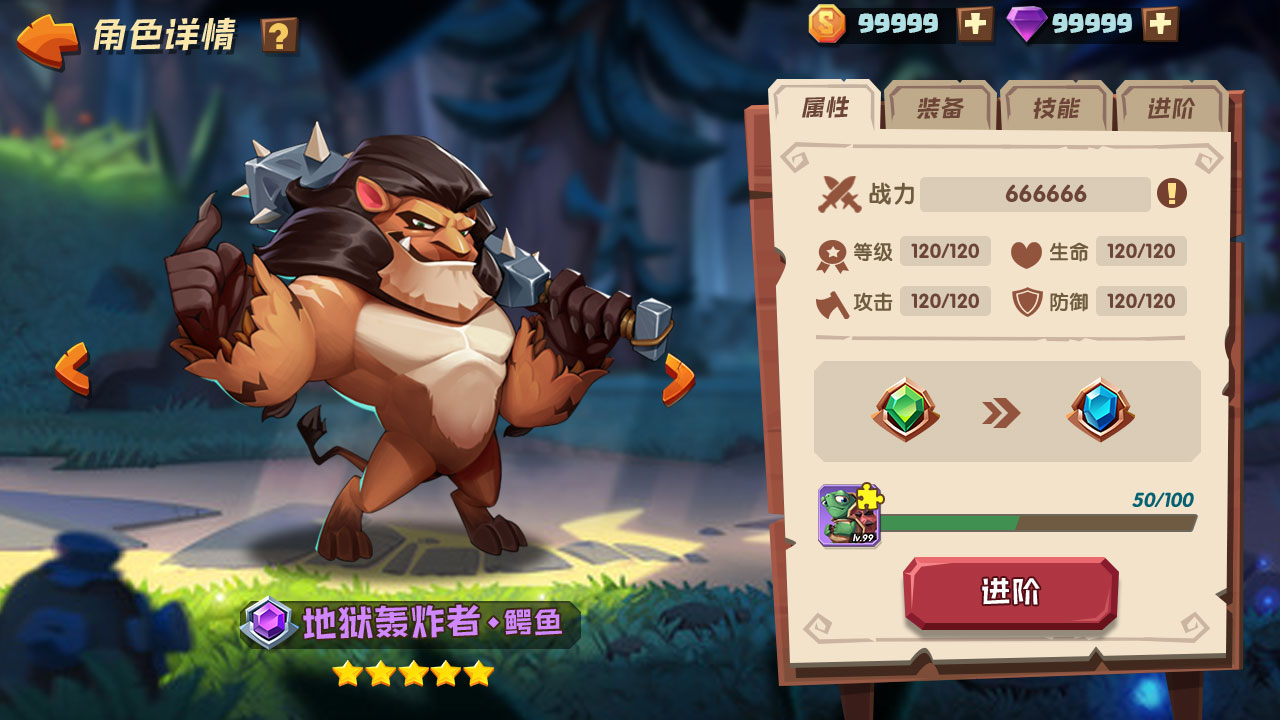
Task: Tap the hero fragment portrait icon
Action: 849,516
